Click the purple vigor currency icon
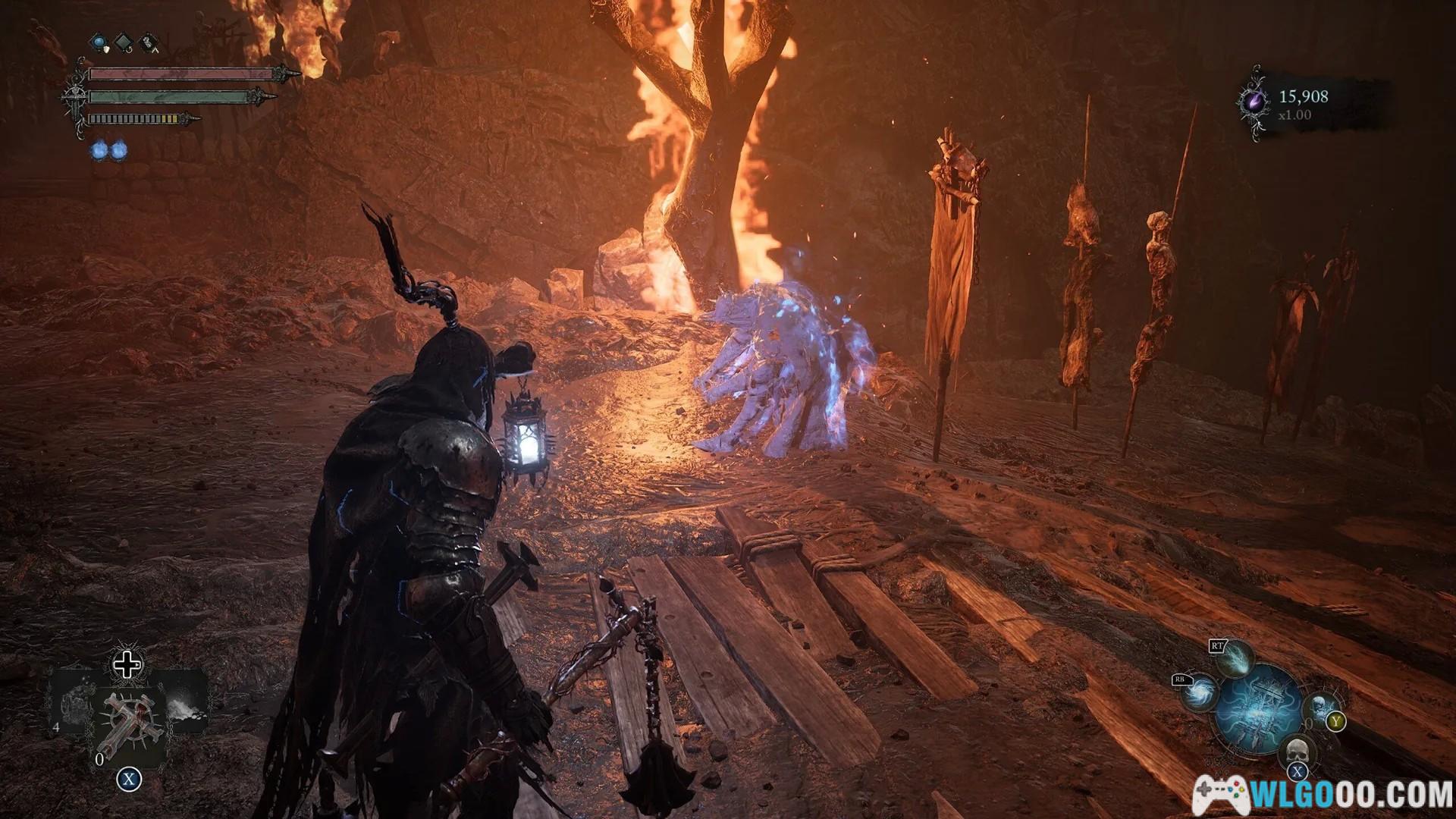 1255,102
